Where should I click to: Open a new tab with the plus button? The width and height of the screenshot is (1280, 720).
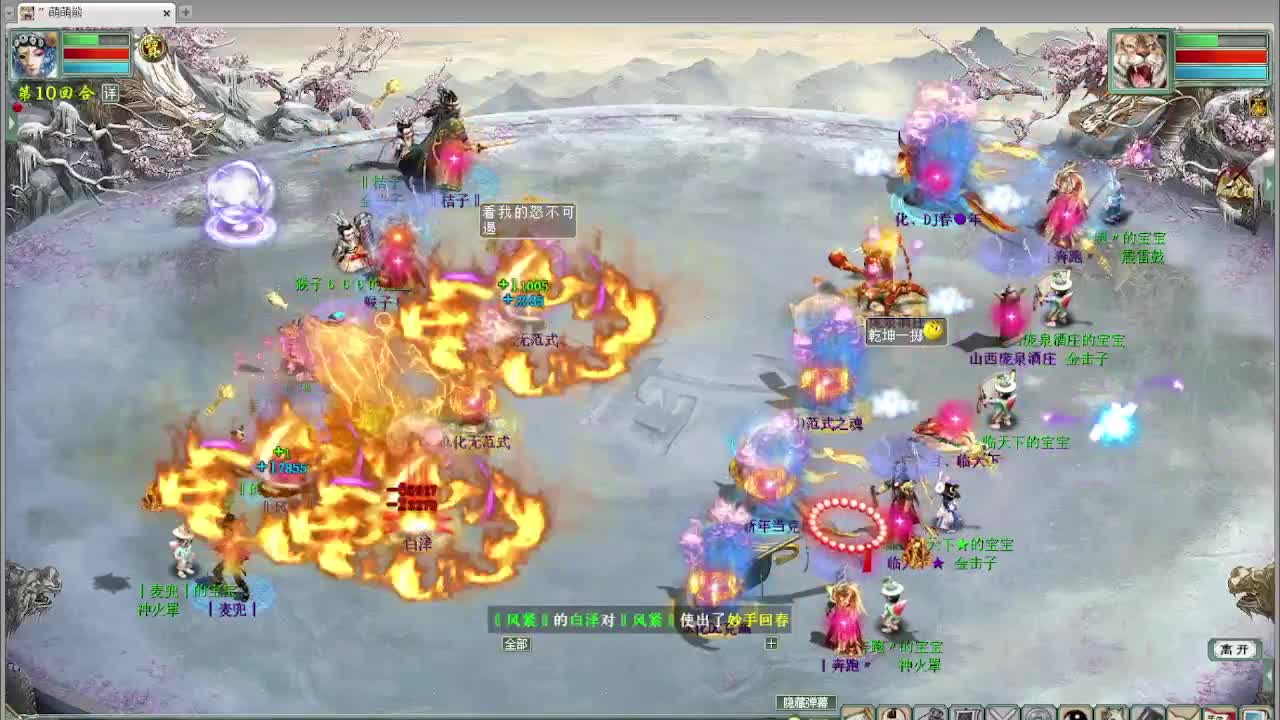pos(185,13)
